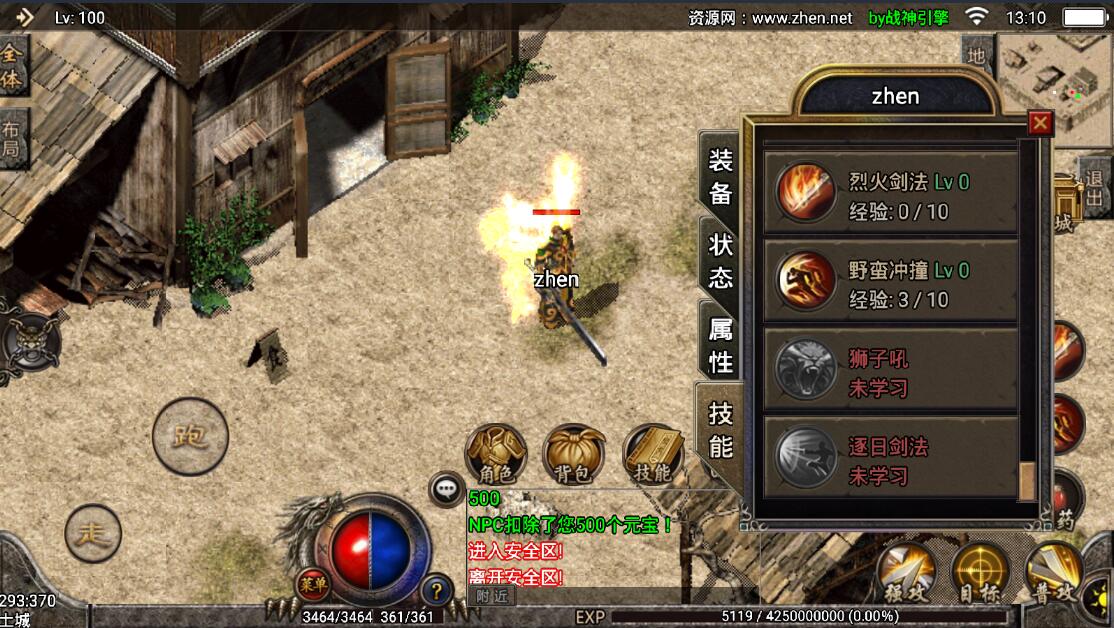Click the unlearned 狮子吼 skill
Image resolution: width=1114 pixels, height=628 pixels.
click(x=890, y=371)
